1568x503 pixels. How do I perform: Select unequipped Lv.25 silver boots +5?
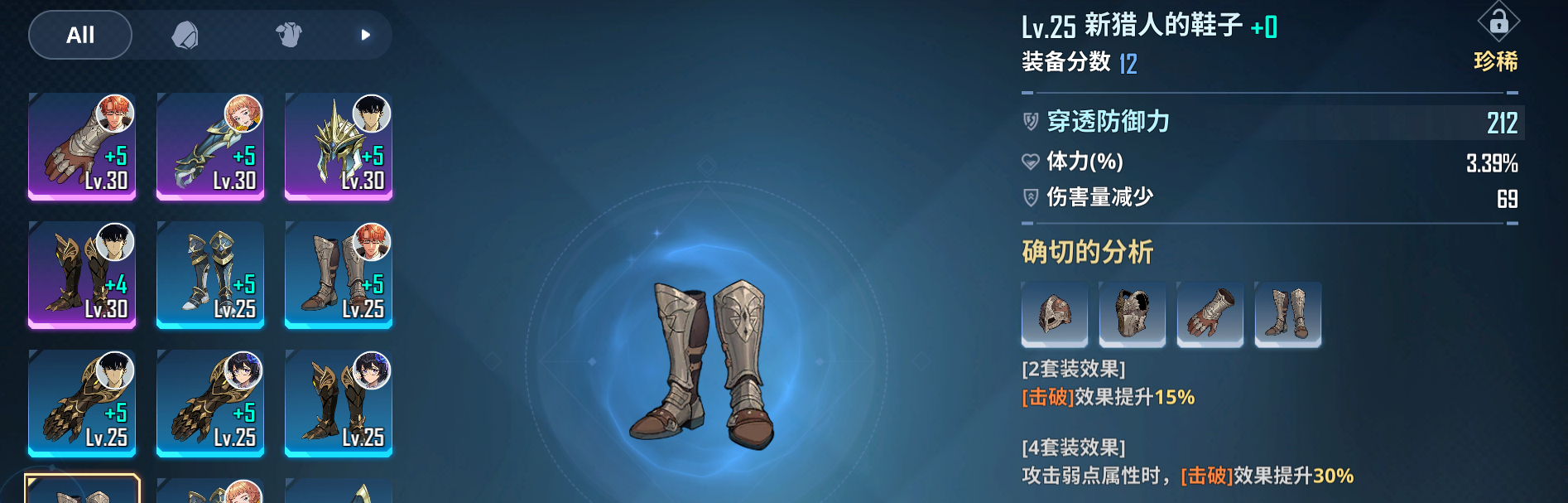pos(210,275)
